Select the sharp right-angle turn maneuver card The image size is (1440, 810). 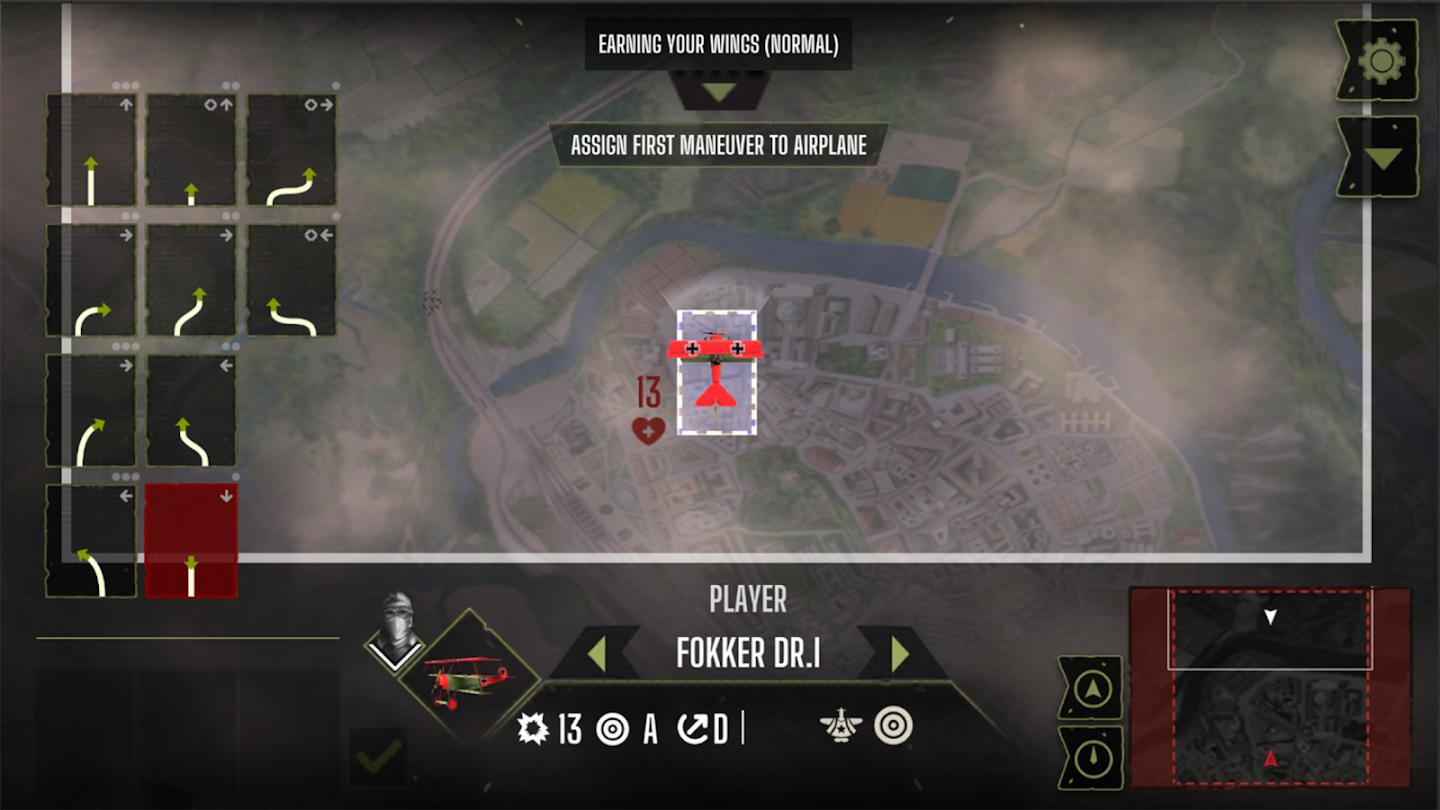pyautogui.click(x=91, y=281)
